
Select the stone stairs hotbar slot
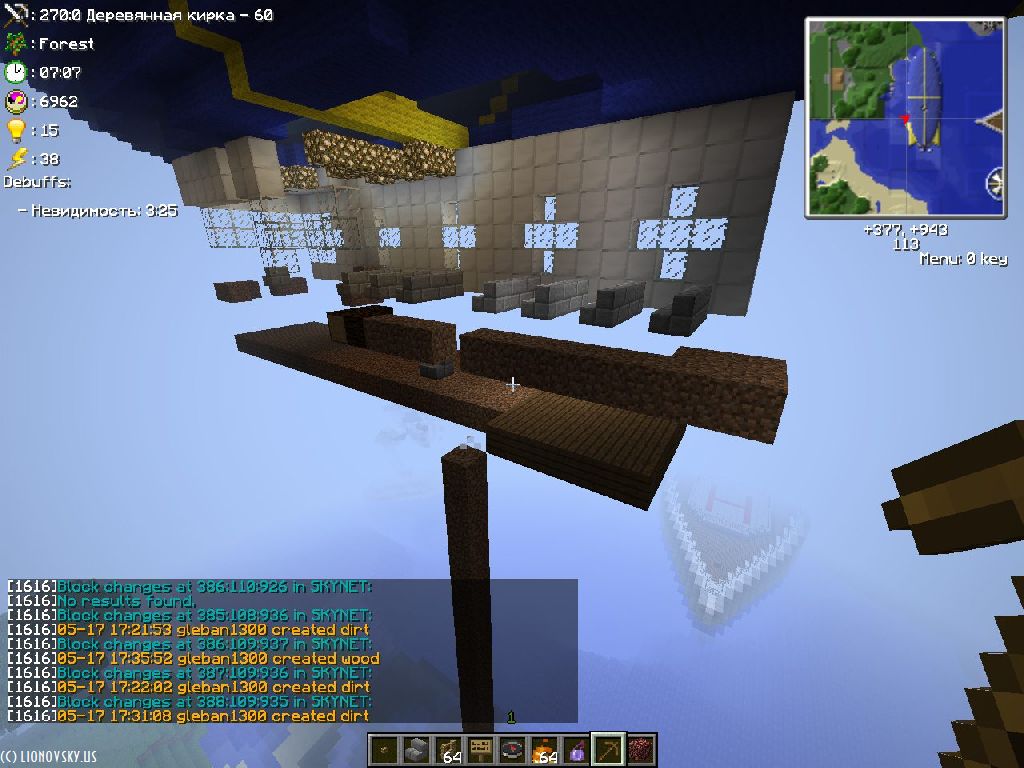[x=418, y=750]
